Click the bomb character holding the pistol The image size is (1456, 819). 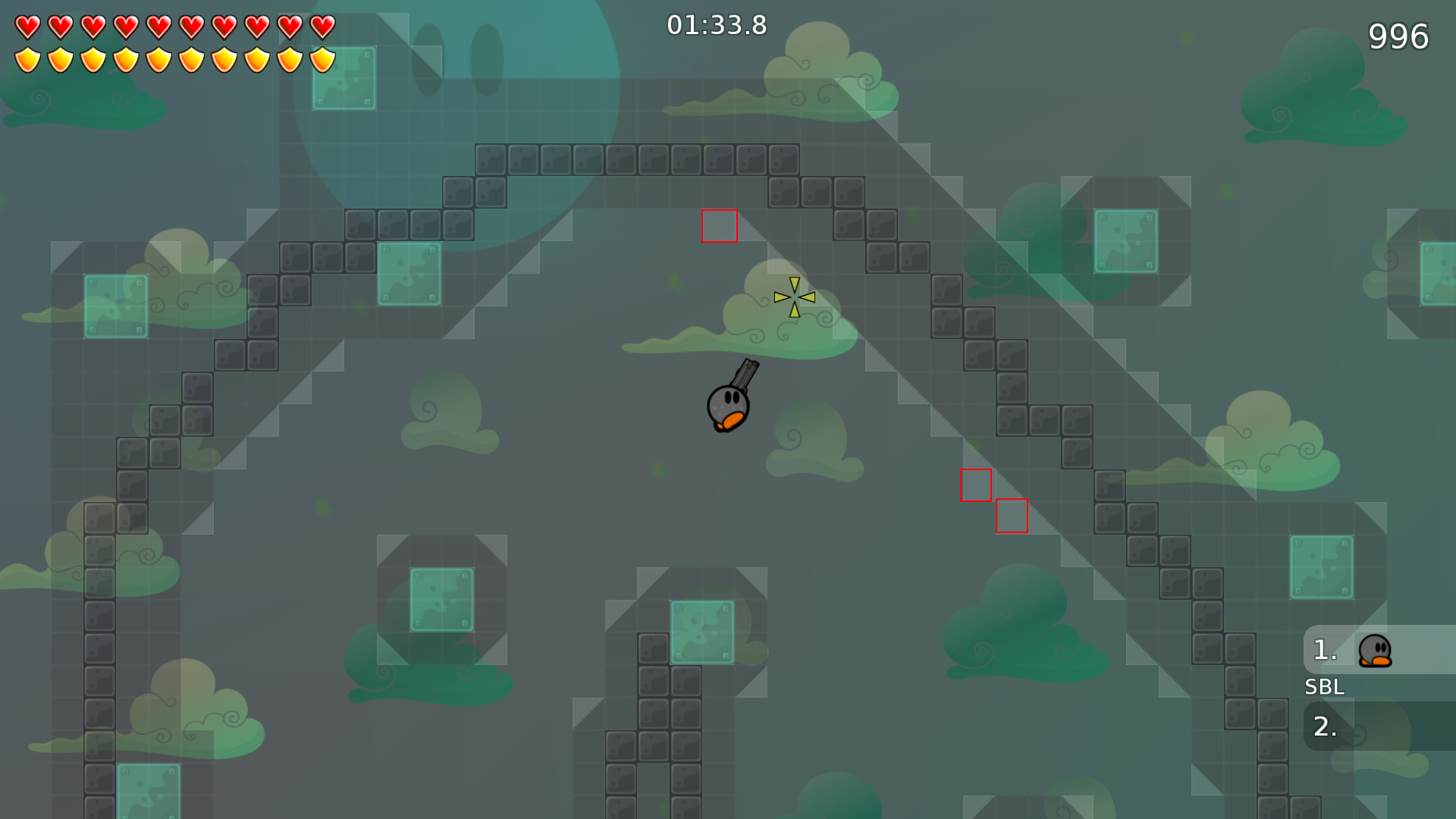726,406
